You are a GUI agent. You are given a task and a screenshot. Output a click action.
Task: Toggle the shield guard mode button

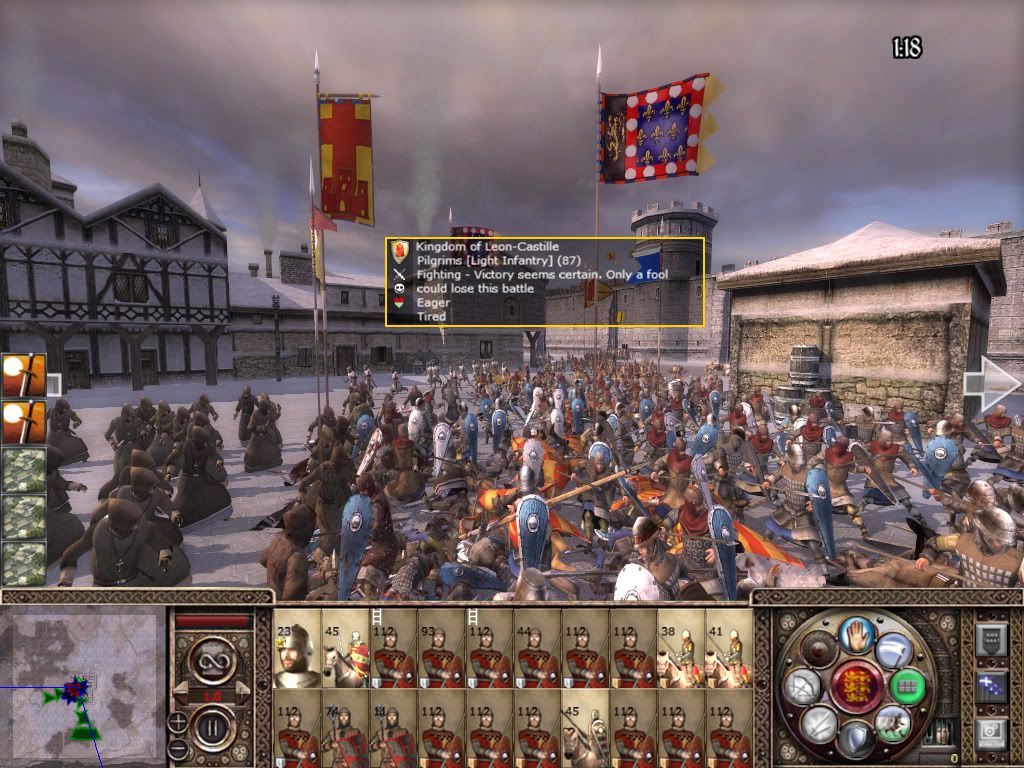pyautogui.click(x=856, y=739)
